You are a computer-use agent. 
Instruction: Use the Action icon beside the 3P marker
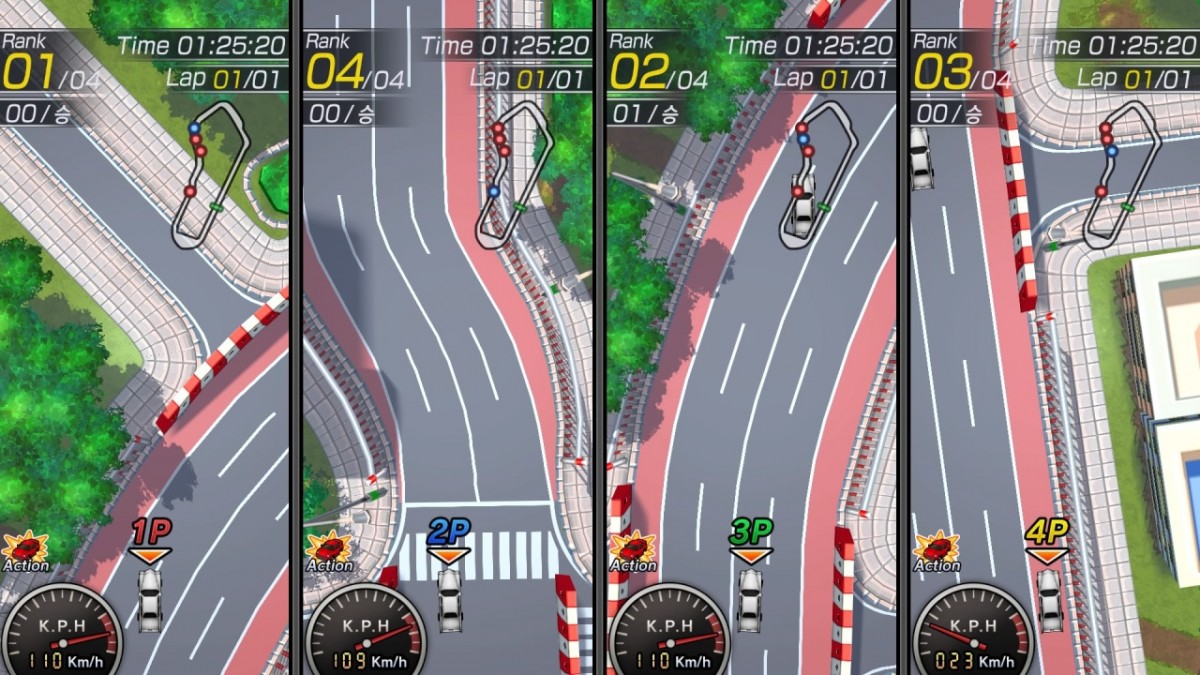pyautogui.click(x=633, y=549)
